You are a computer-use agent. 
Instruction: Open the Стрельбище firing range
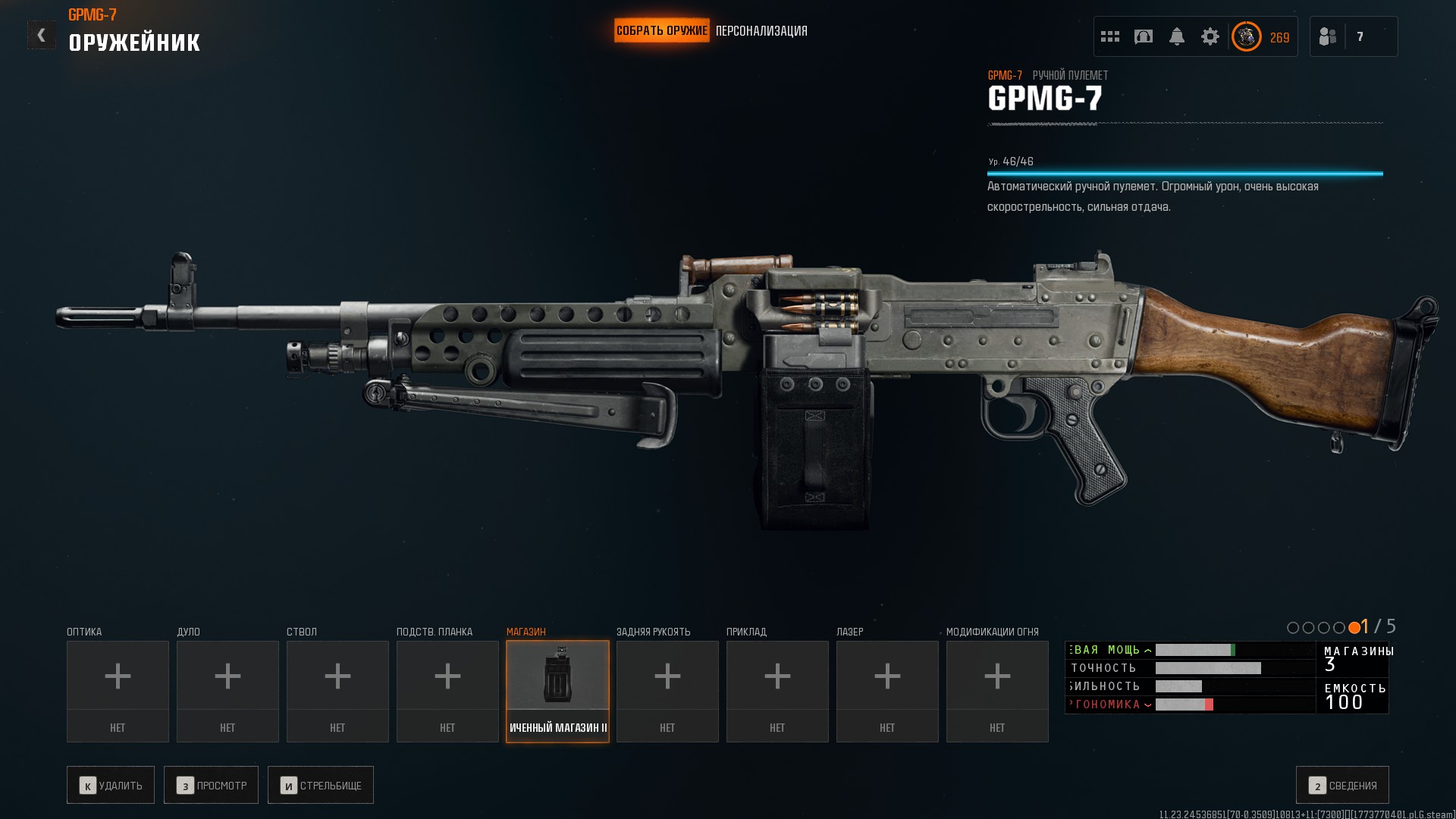321,785
